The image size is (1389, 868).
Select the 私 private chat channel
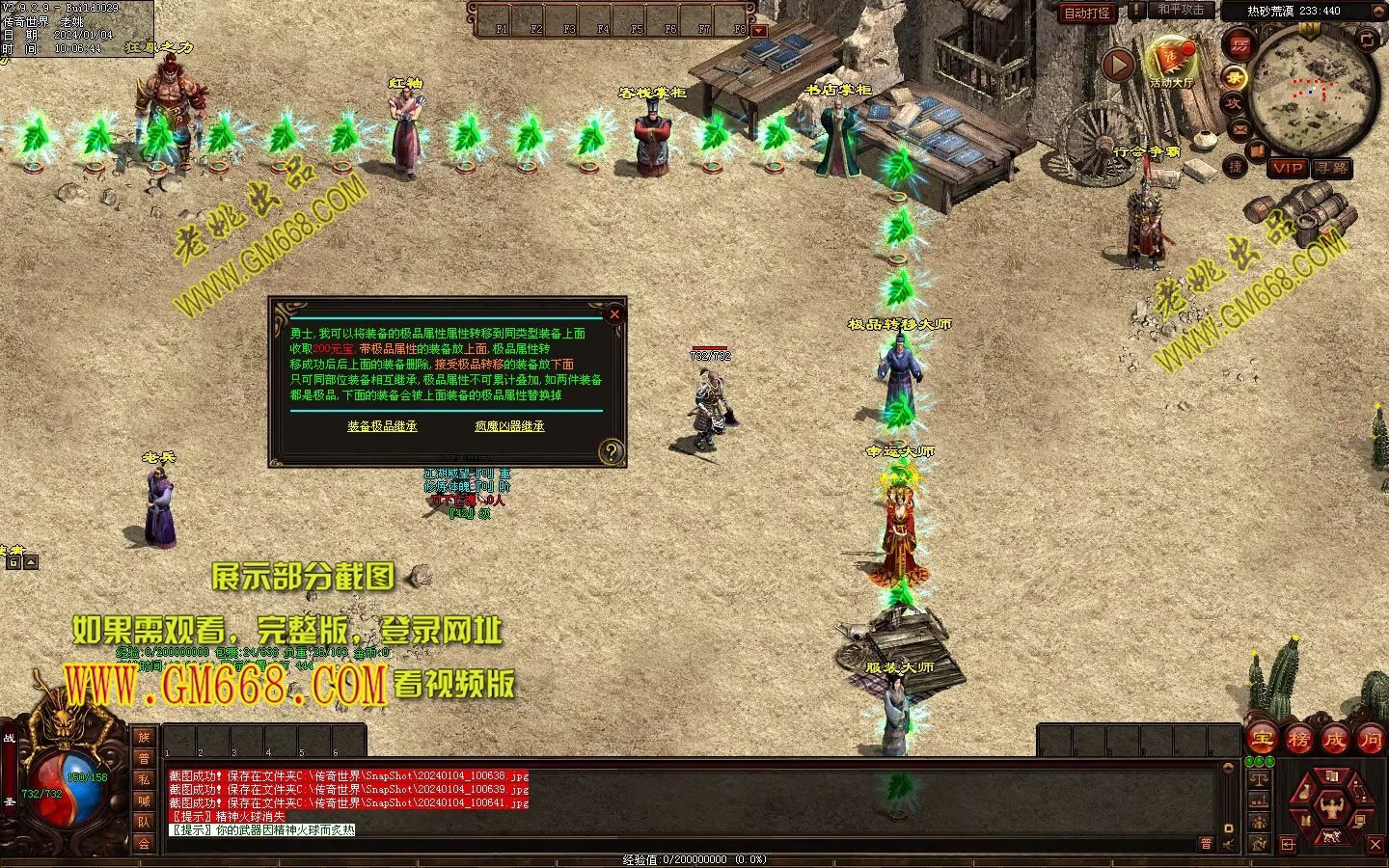pos(144,779)
